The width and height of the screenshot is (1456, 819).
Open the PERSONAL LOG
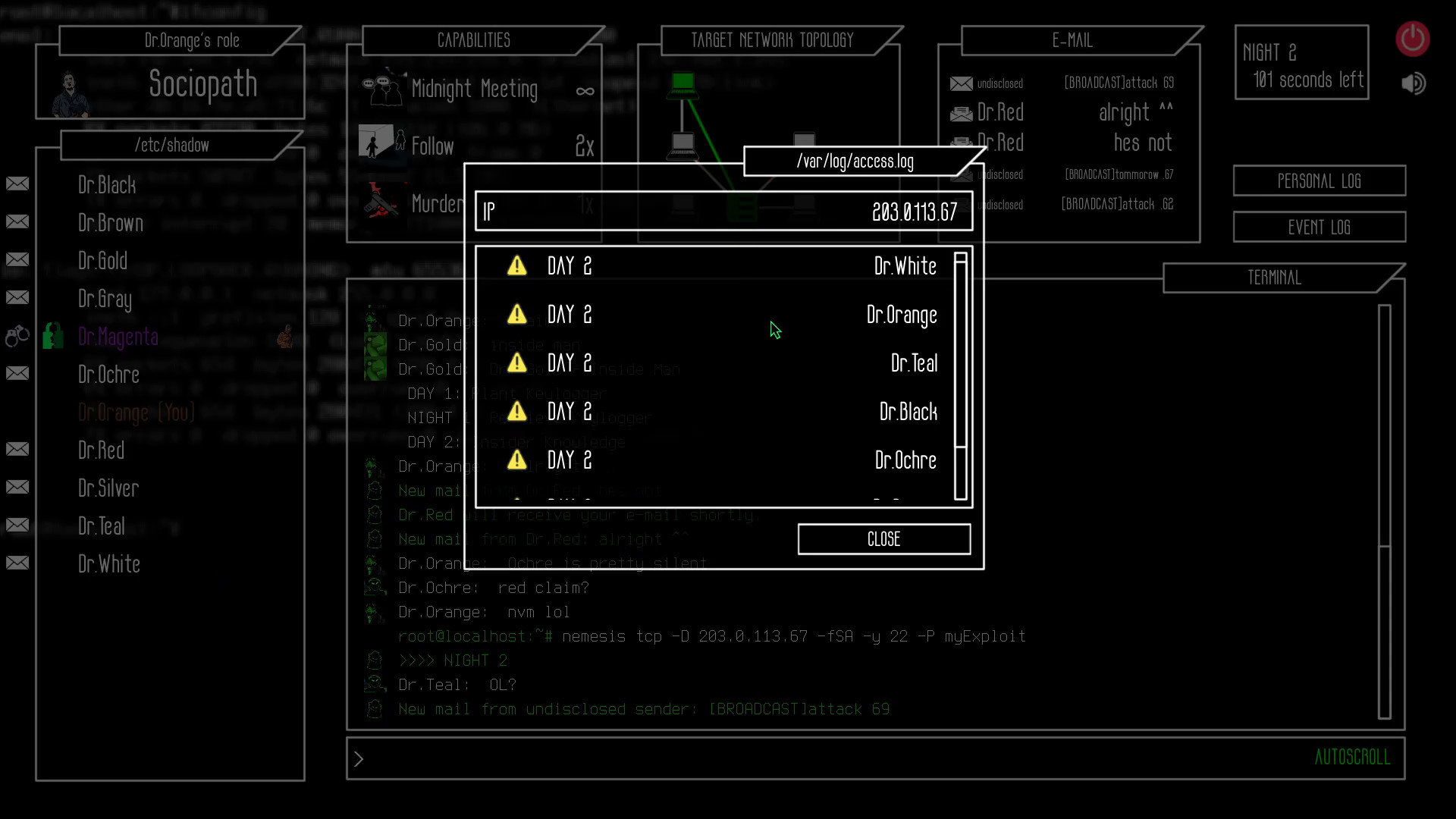coord(1319,180)
